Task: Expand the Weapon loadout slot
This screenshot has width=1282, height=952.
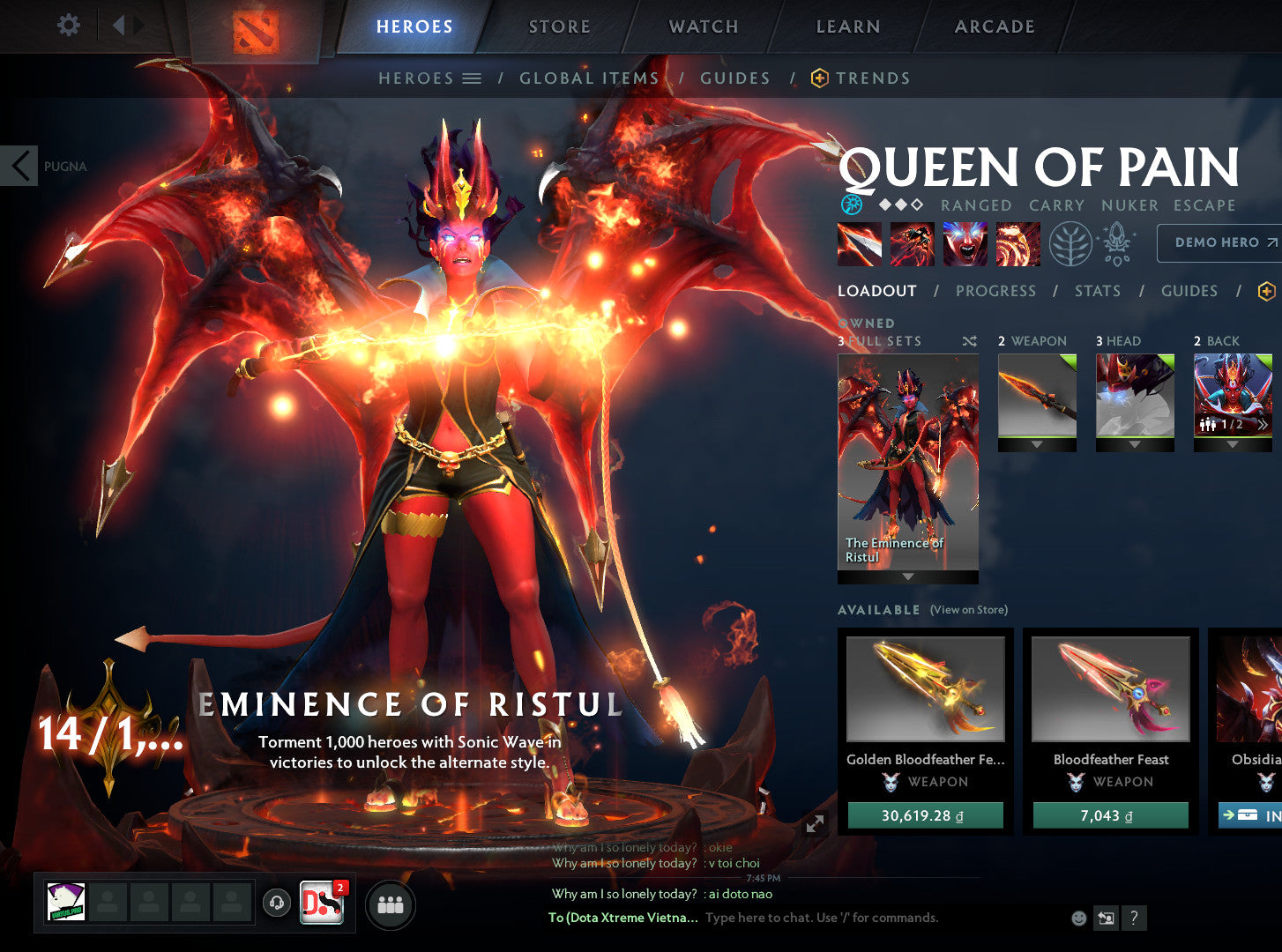Action: pos(1037,443)
